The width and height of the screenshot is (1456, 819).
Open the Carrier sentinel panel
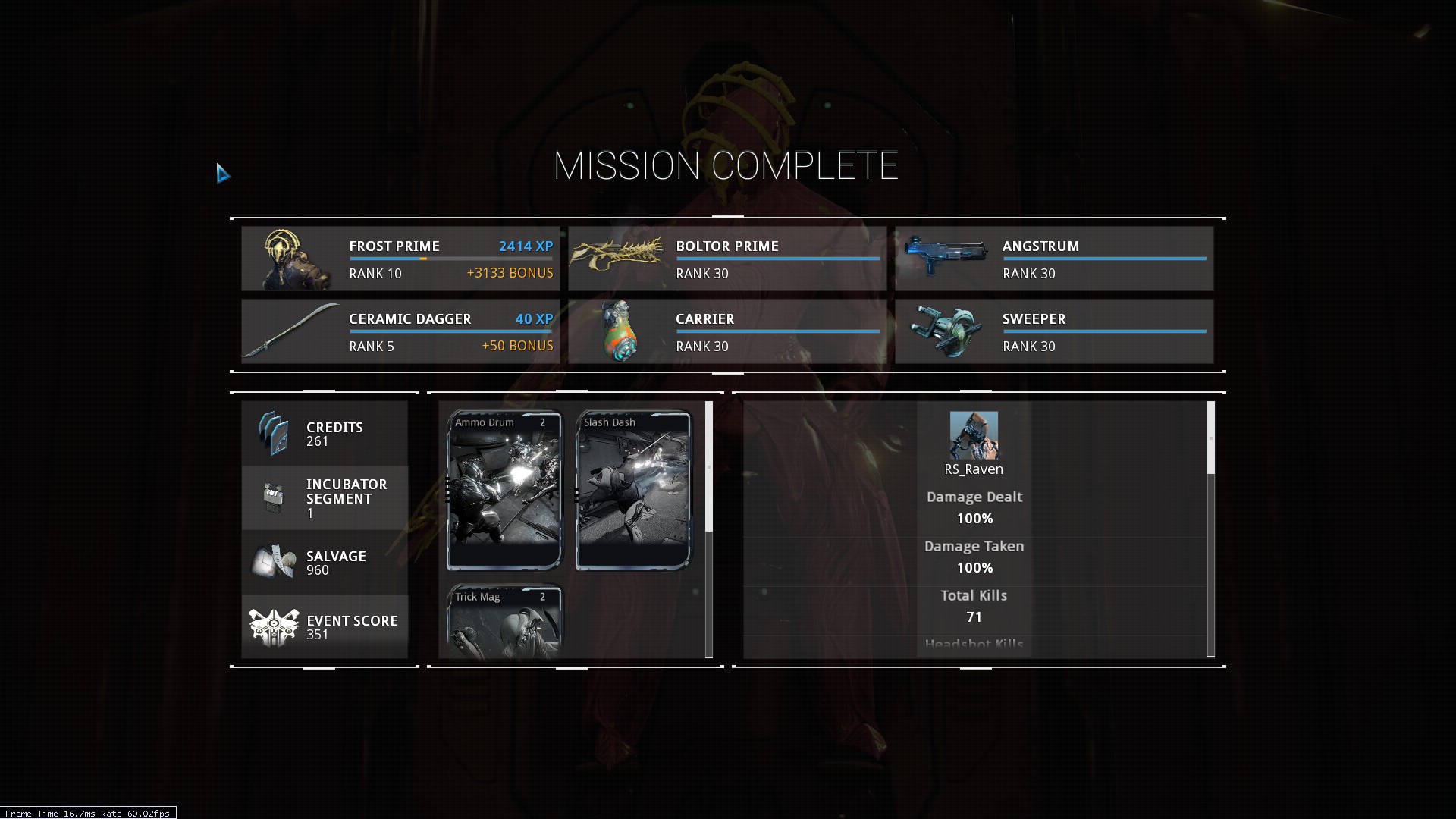726,331
